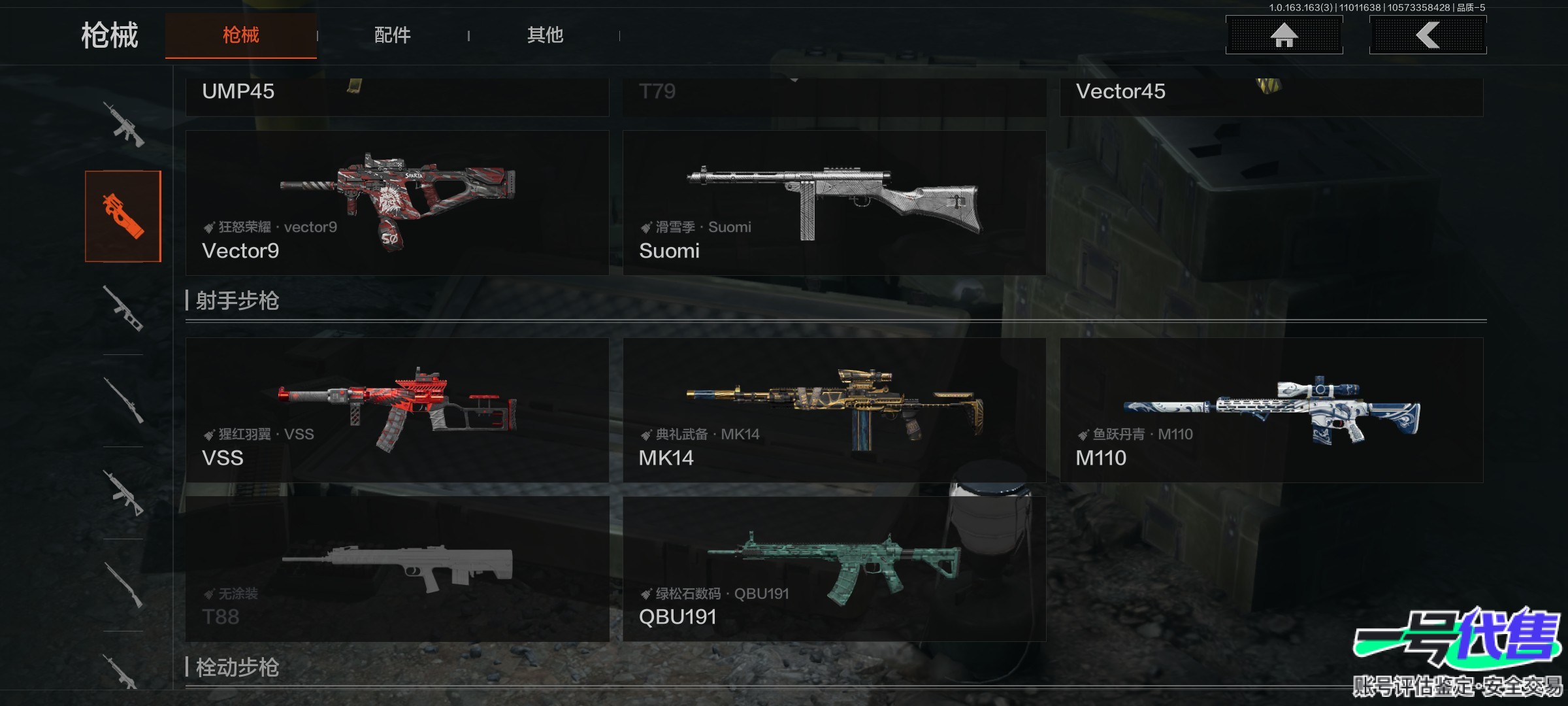Image resolution: width=1568 pixels, height=706 pixels.
Task: Select the T79 weapon card
Action: click(x=834, y=95)
